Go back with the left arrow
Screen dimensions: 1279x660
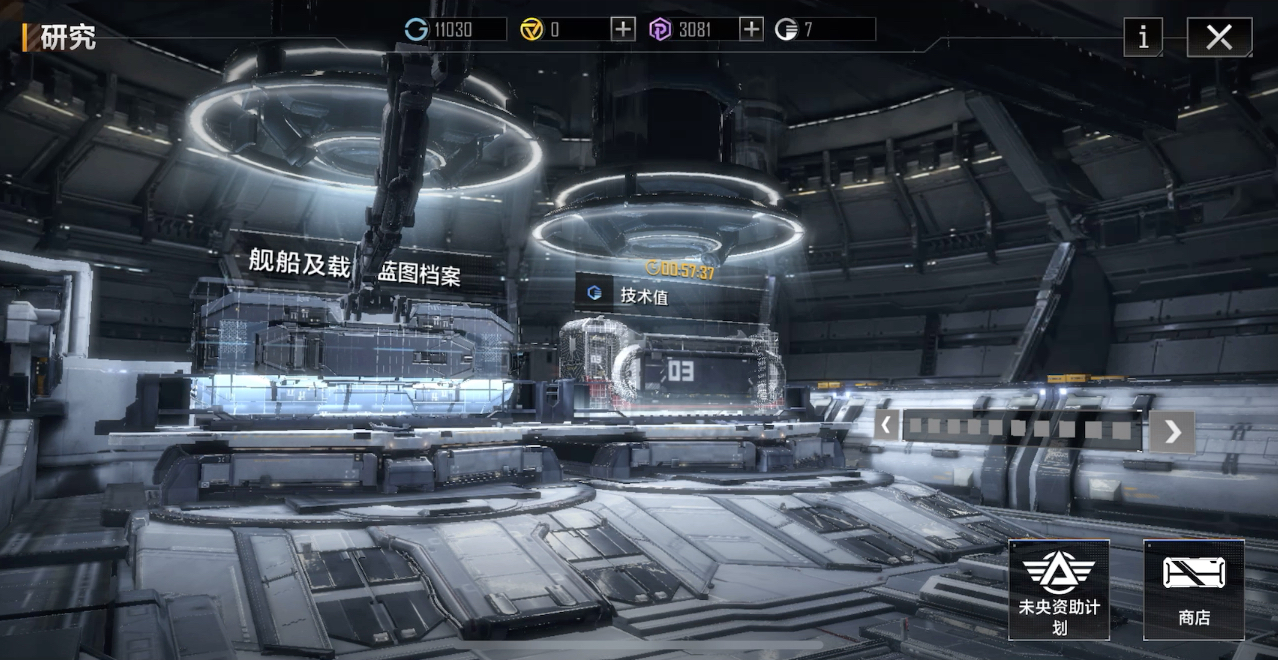(x=886, y=425)
